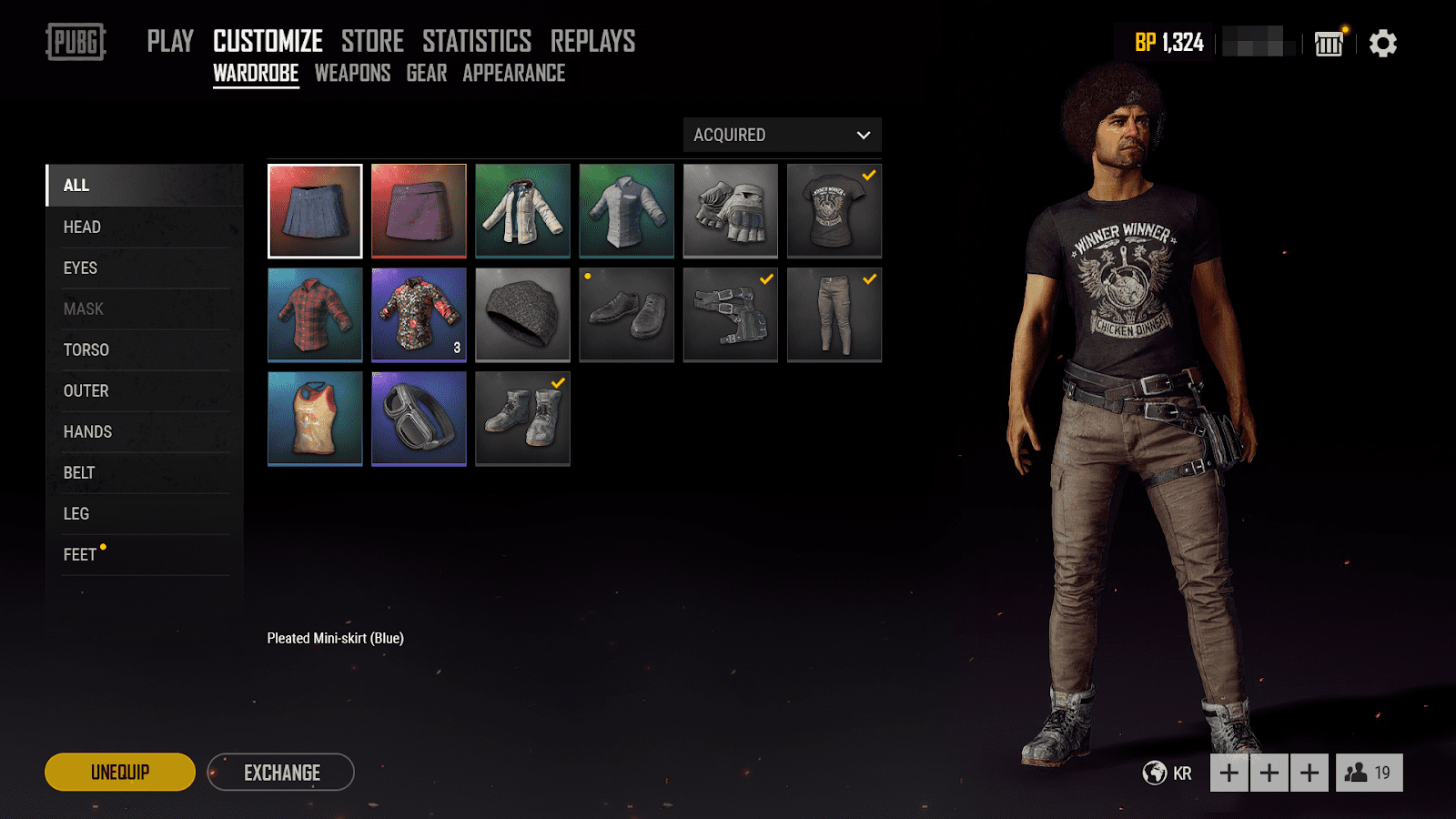Select the Play menu
The image size is (1456, 819).
[170, 41]
